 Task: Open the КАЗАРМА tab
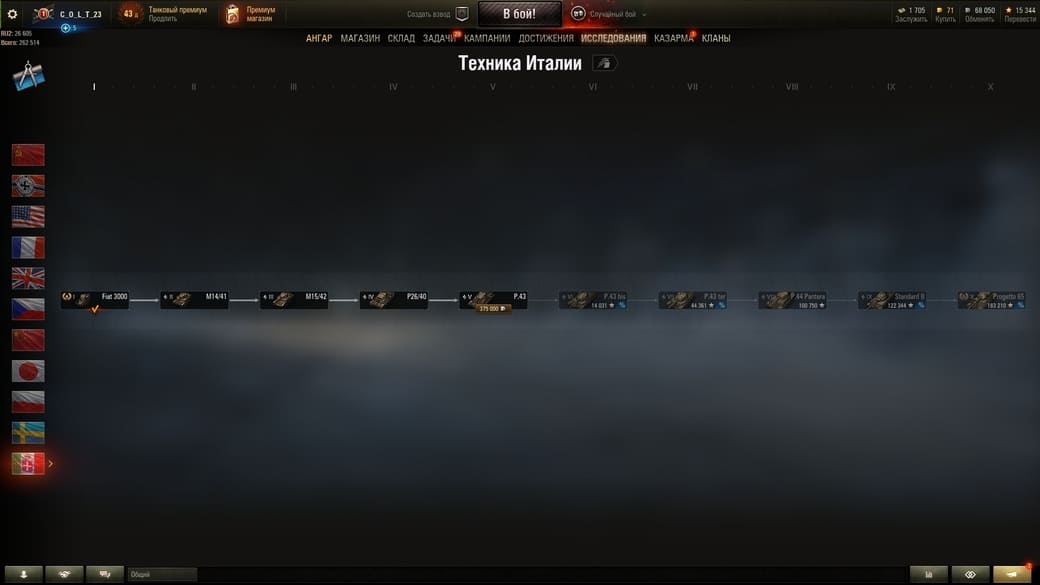coord(673,38)
